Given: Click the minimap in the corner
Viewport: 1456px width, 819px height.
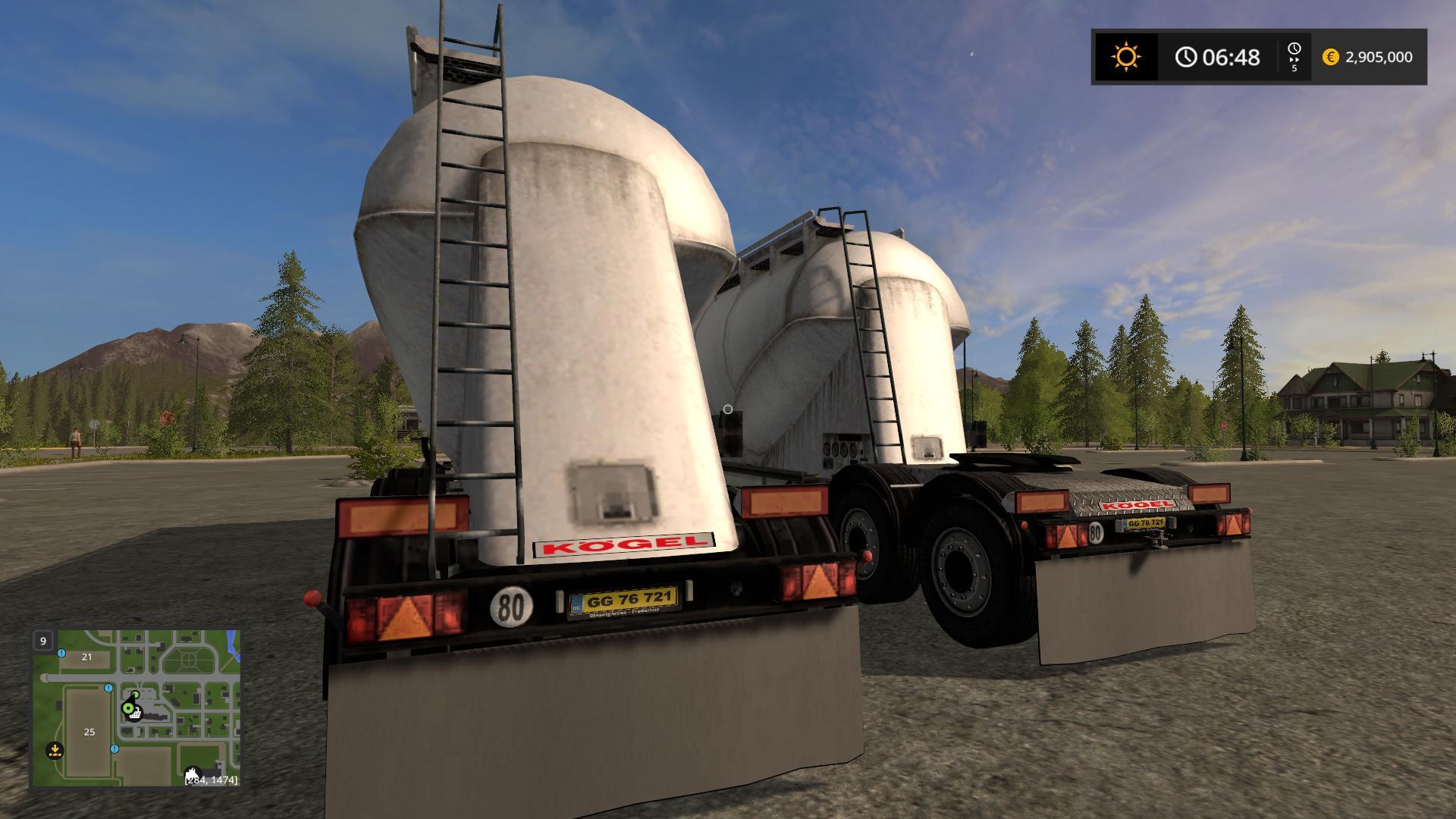Looking at the screenshot, I should point(136,708).
